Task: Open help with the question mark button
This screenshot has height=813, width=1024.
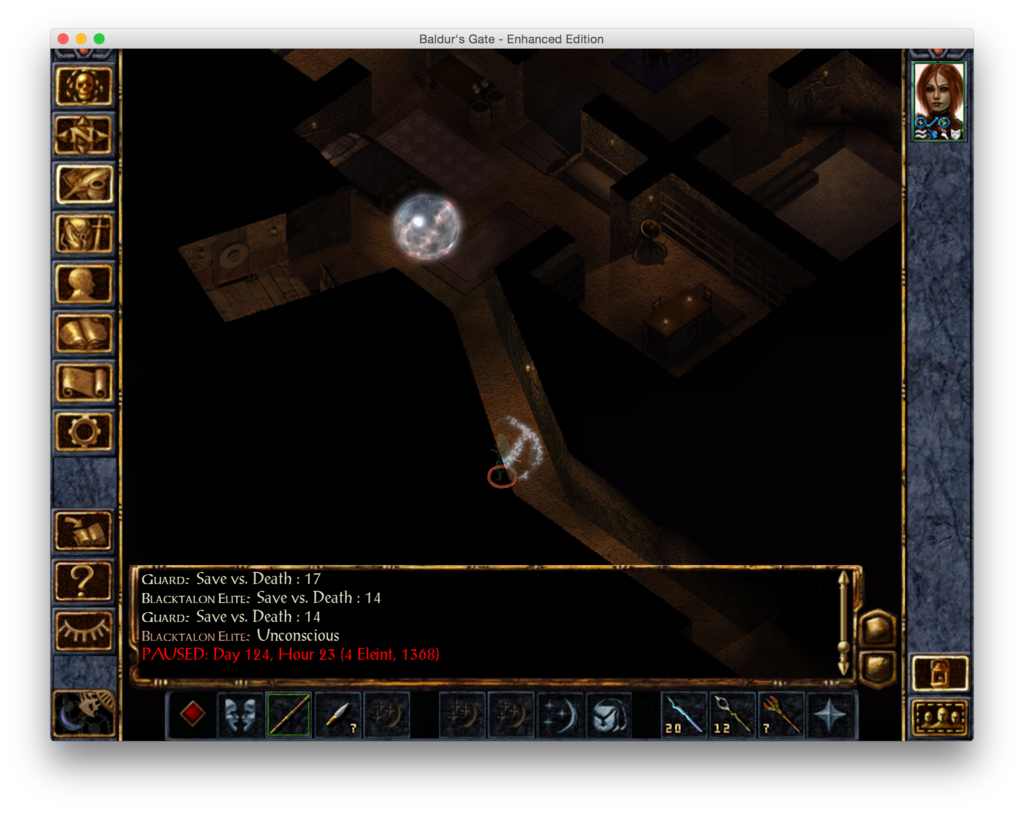Action: pos(84,580)
